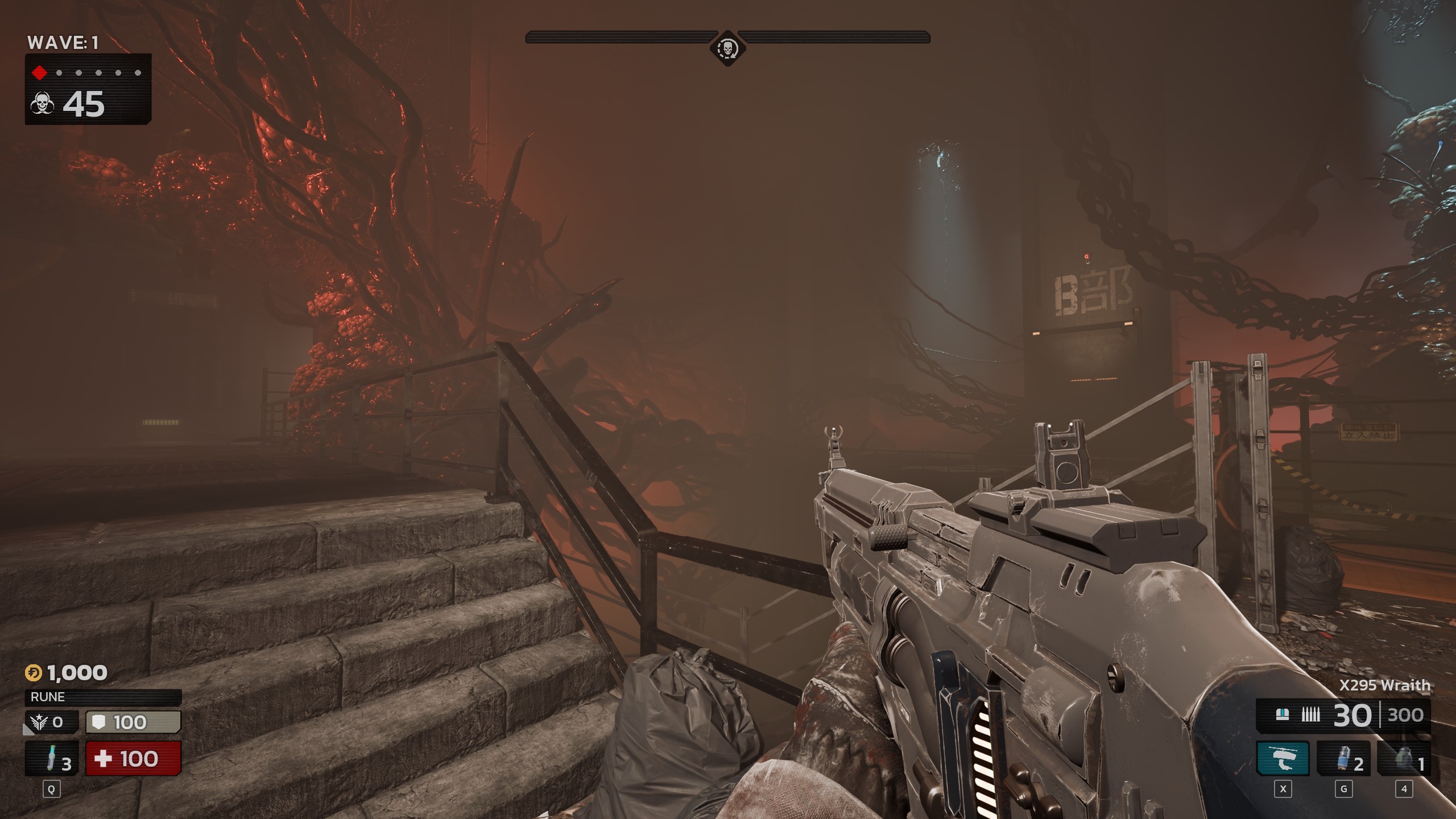Screen dimensions: 1456x819
Task: Select the blue grenade slot
Action: [1343, 758]
